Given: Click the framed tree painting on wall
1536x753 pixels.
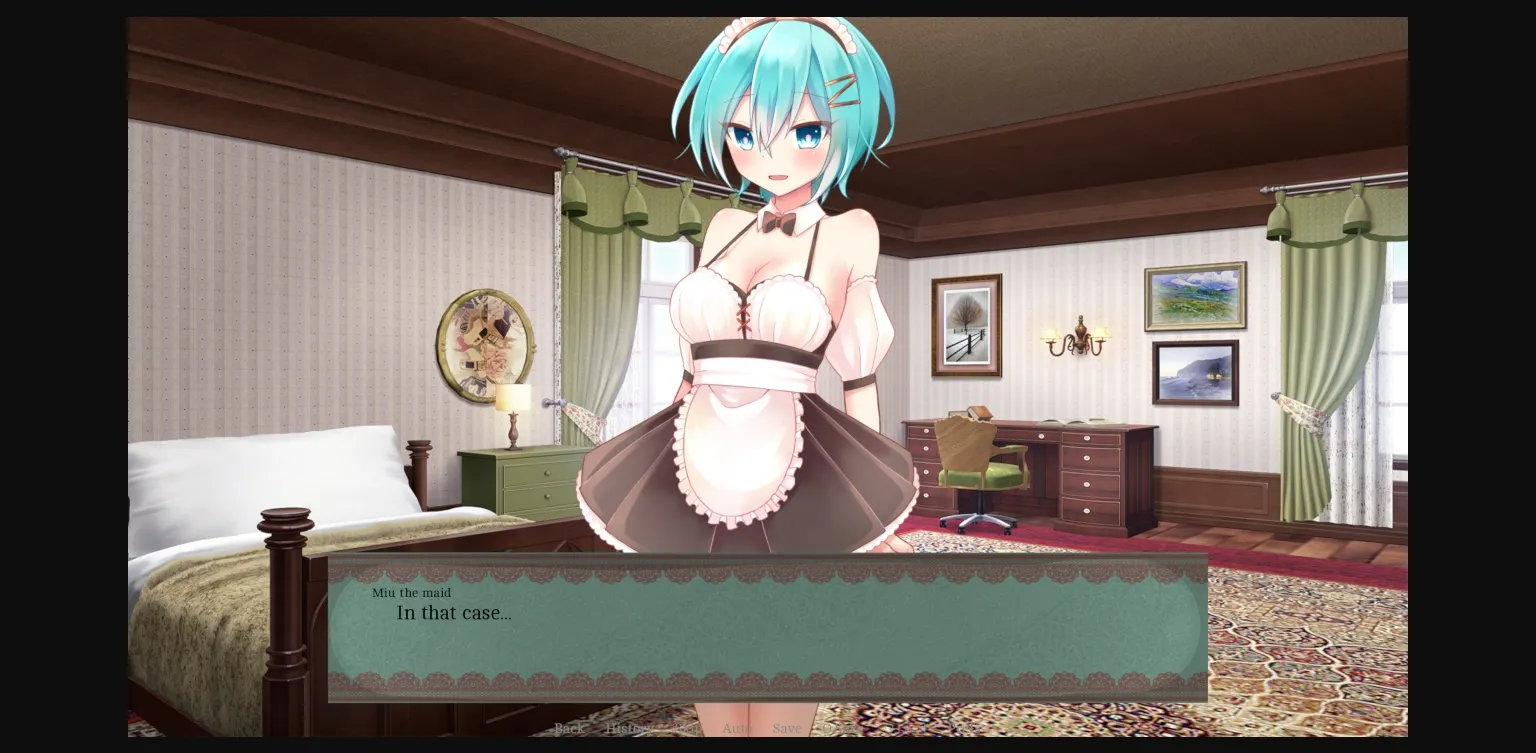Looking at the screenshot, I should [x=968, y=324].
